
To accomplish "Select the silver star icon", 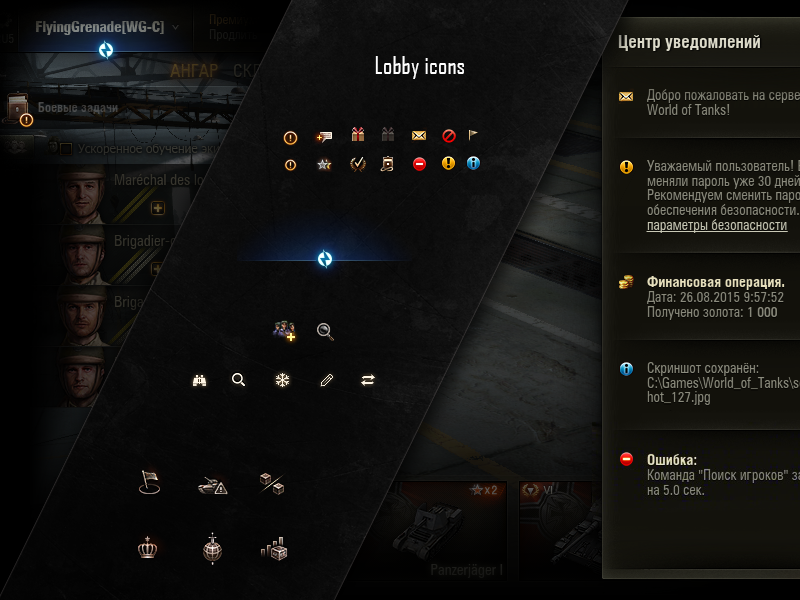I will coord(323,164).
